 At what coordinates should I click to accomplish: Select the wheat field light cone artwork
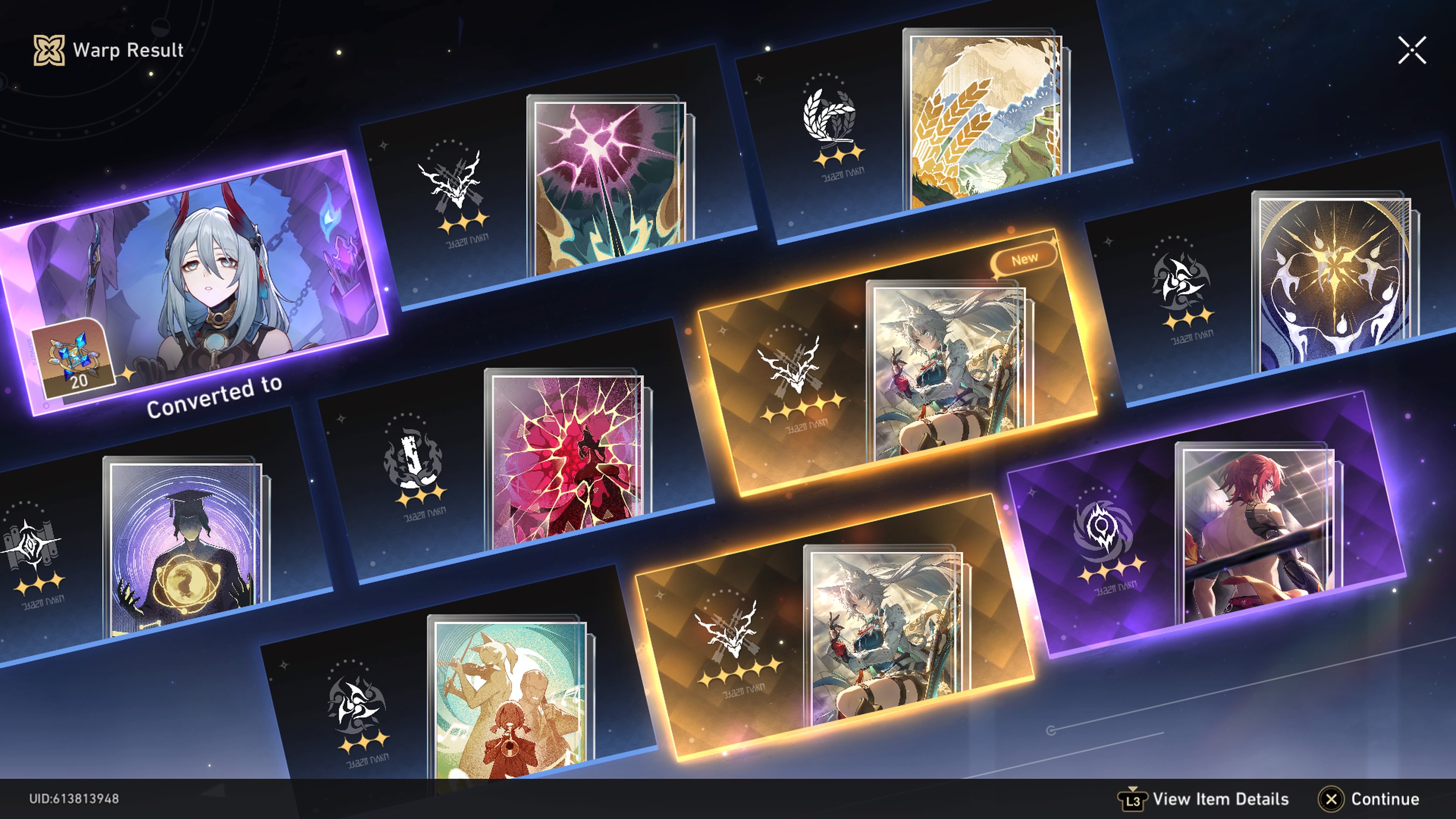[x=984, y=119]
